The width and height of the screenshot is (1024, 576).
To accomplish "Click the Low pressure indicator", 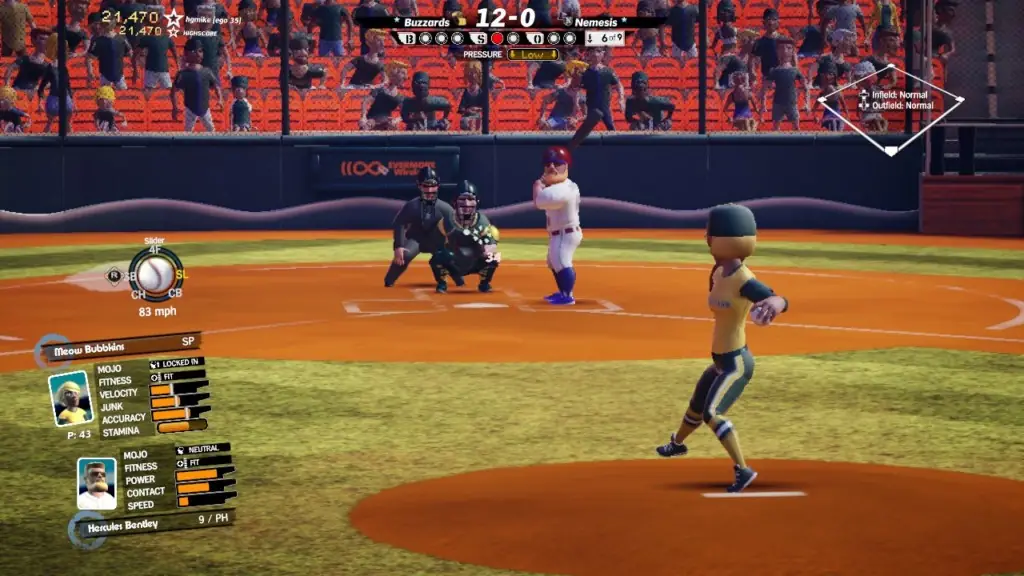I will point(532,54).
